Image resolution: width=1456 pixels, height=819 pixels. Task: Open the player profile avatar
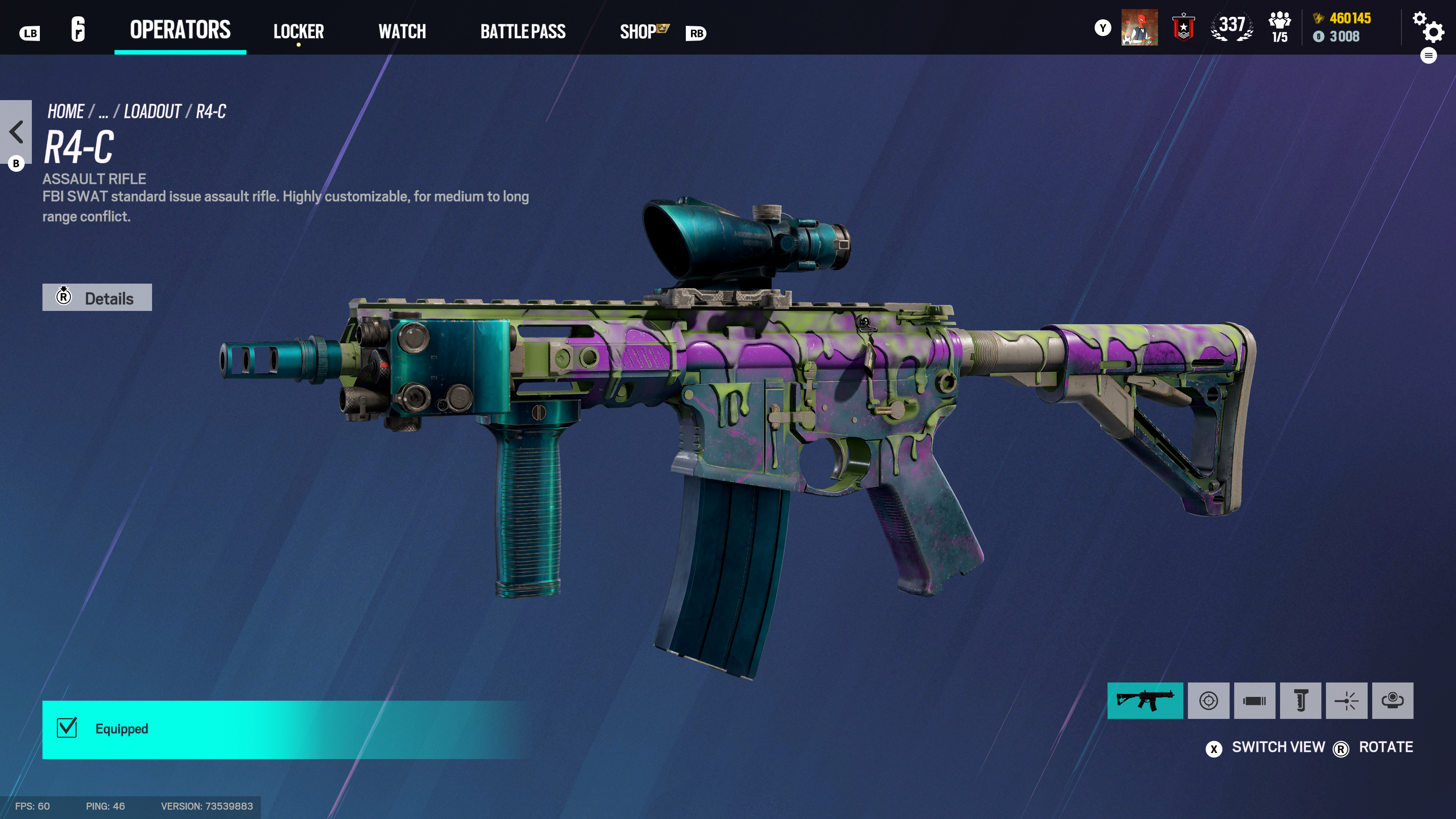pyautogui.click(x=1139, y=28)
